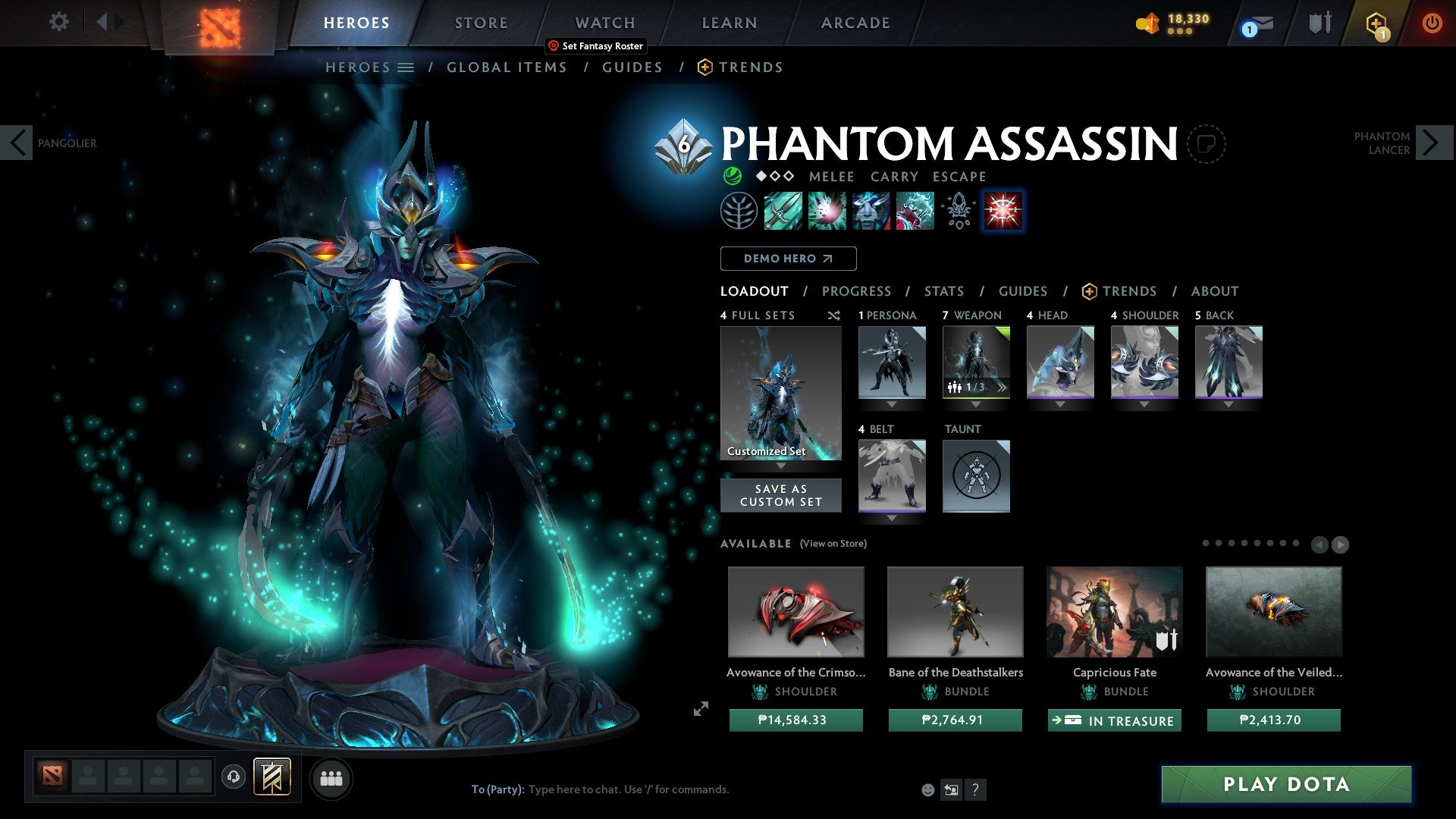Screen dimensions: 1456x819
Task: Select the Taunt loadout slot
Action: pos(976,476)
